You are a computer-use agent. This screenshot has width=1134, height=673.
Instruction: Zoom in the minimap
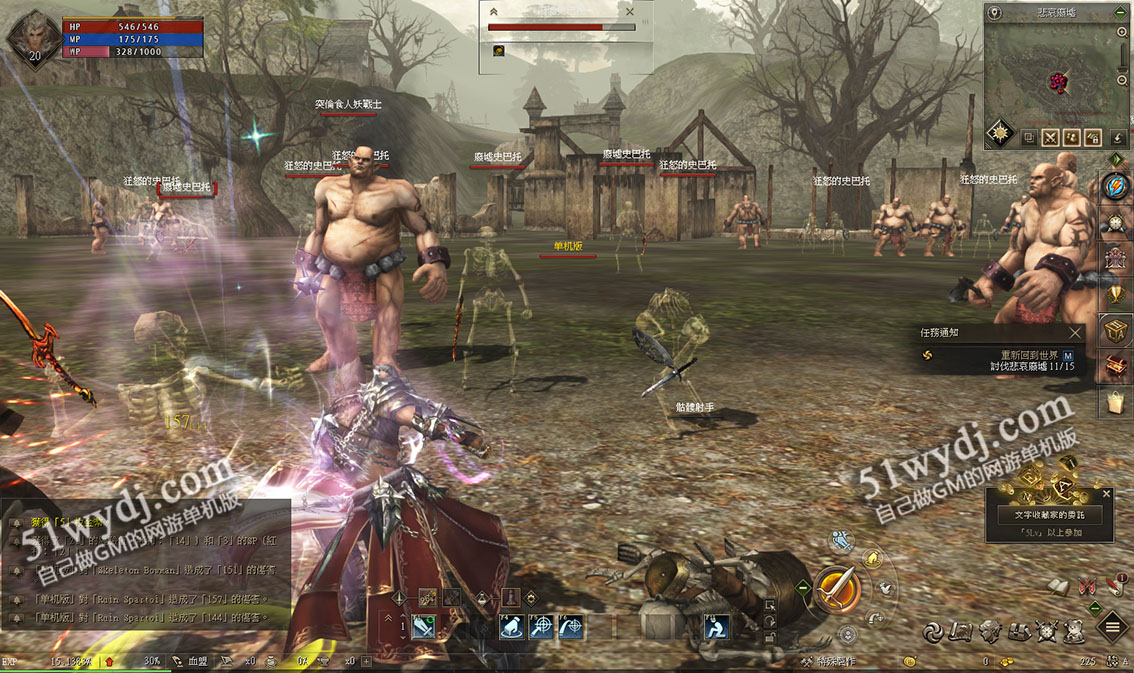pyautogui.click(x=1122, y=32)
